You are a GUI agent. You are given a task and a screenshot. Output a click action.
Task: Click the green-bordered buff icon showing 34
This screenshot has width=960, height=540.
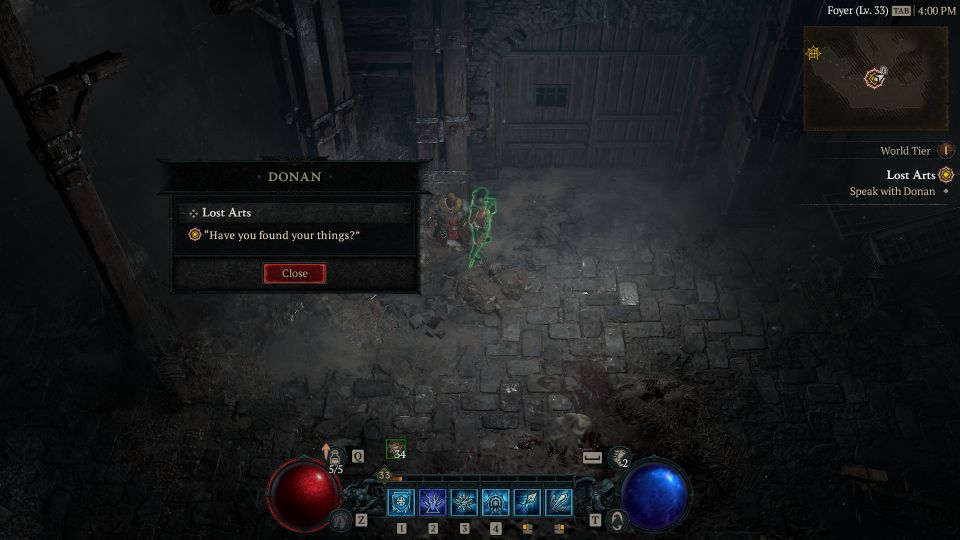point(396,451)
